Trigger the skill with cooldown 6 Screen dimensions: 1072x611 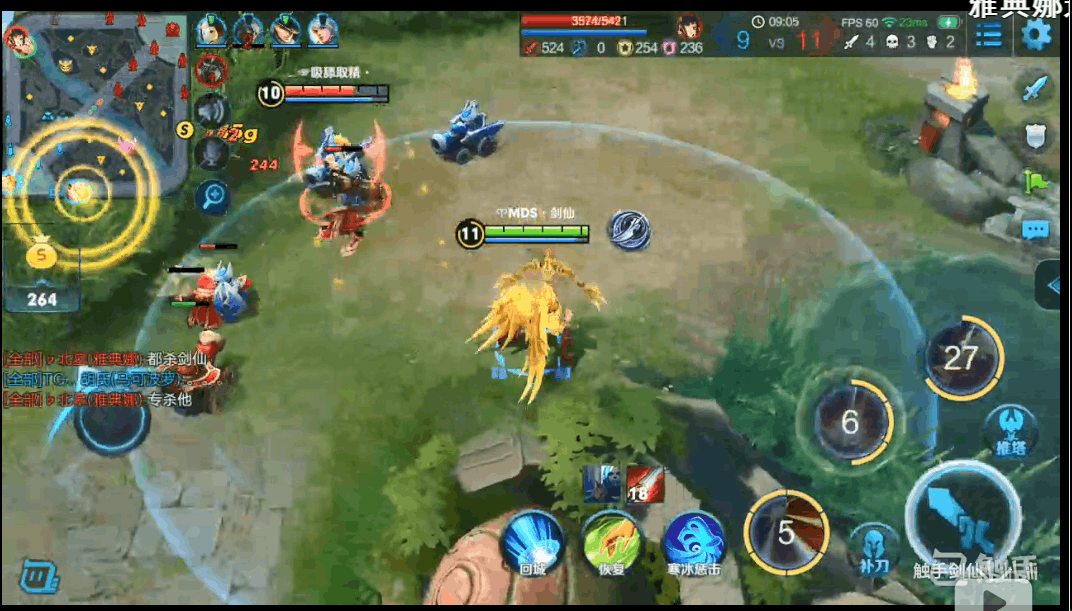(x=850, y=422)
